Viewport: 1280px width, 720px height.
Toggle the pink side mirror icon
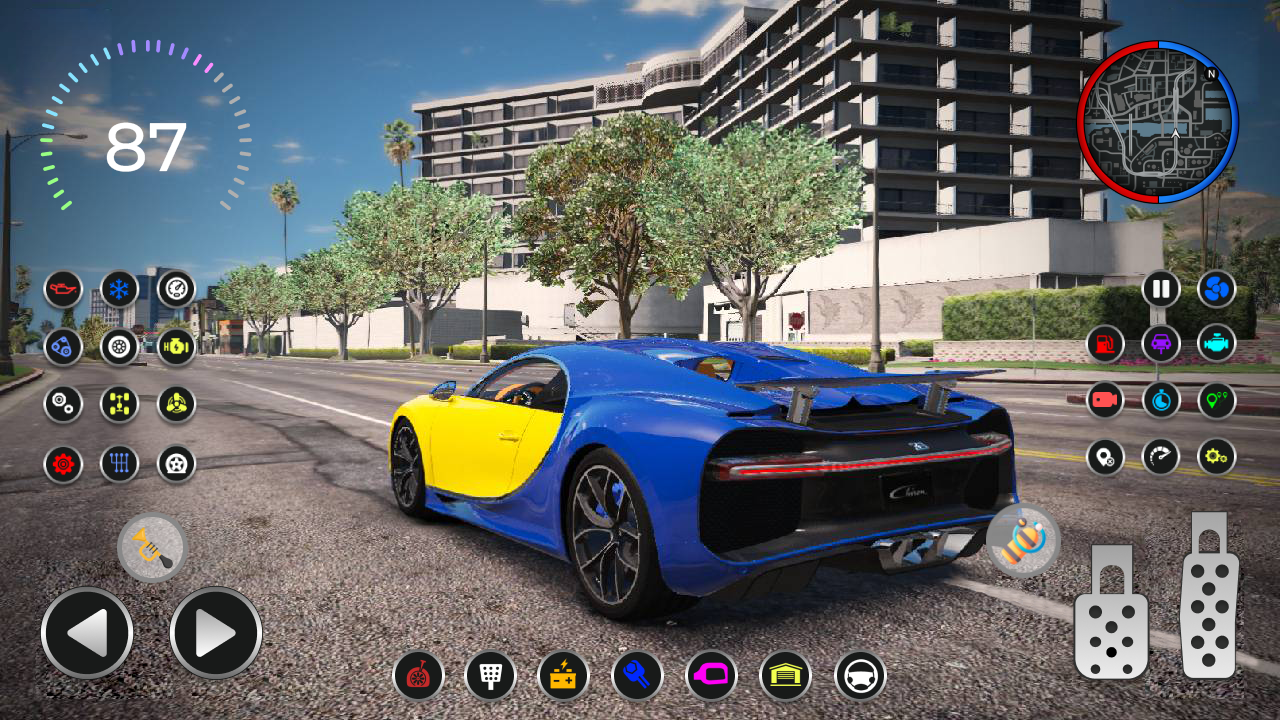711,676
